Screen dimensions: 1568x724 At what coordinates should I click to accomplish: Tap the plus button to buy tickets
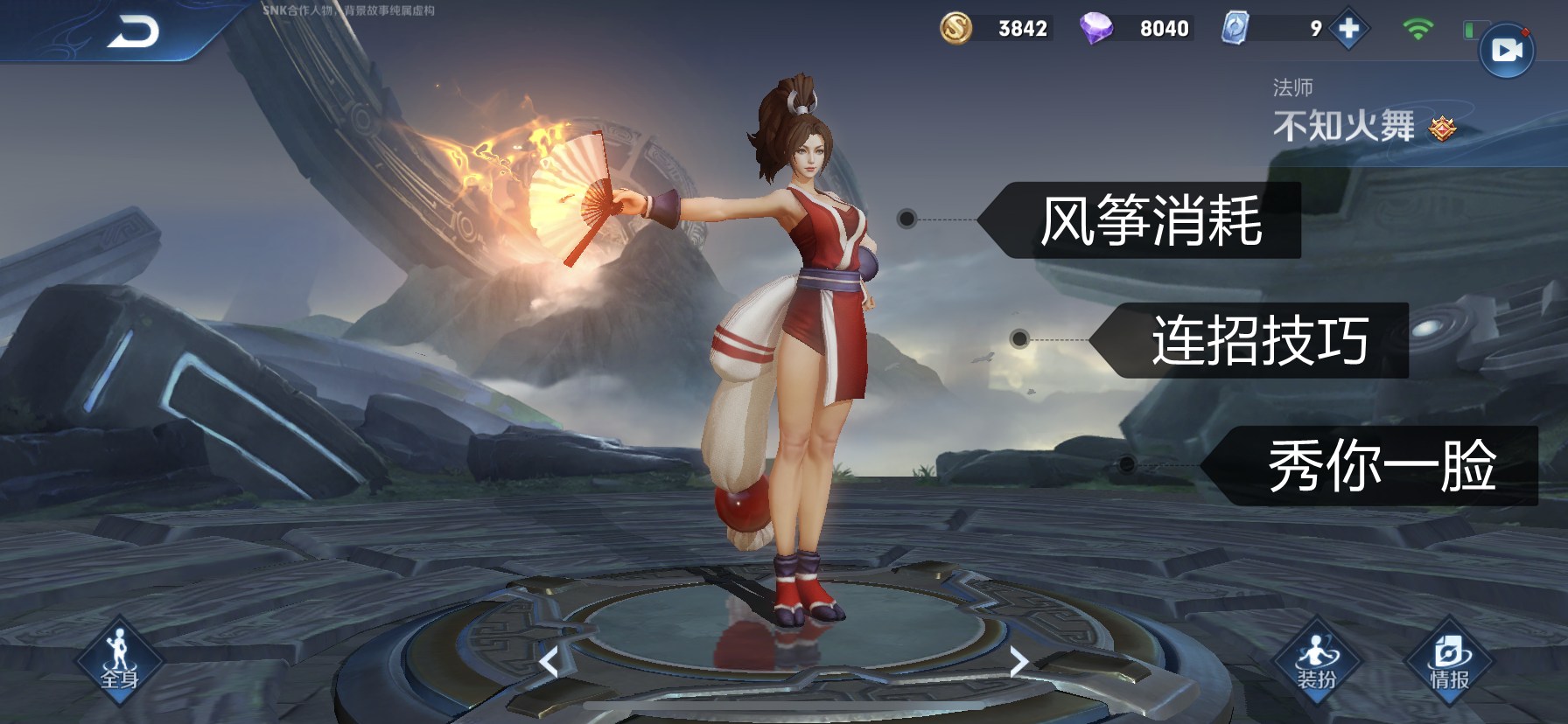pyautogui.click(x=1347, y=28)
